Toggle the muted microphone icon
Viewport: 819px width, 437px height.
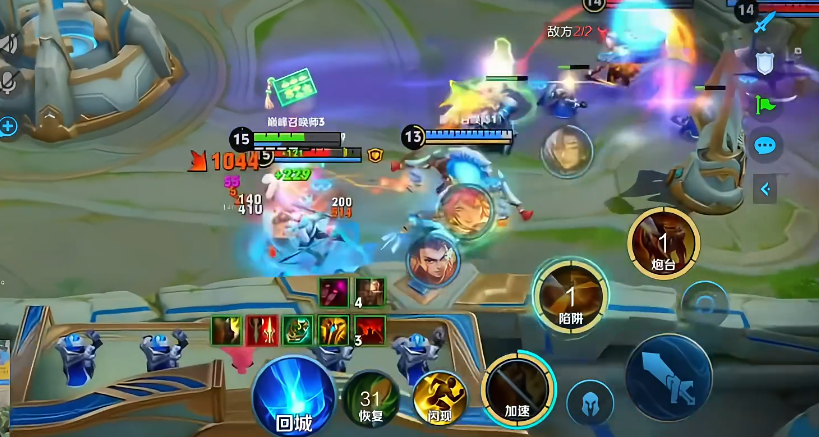[x=10, y=82]
